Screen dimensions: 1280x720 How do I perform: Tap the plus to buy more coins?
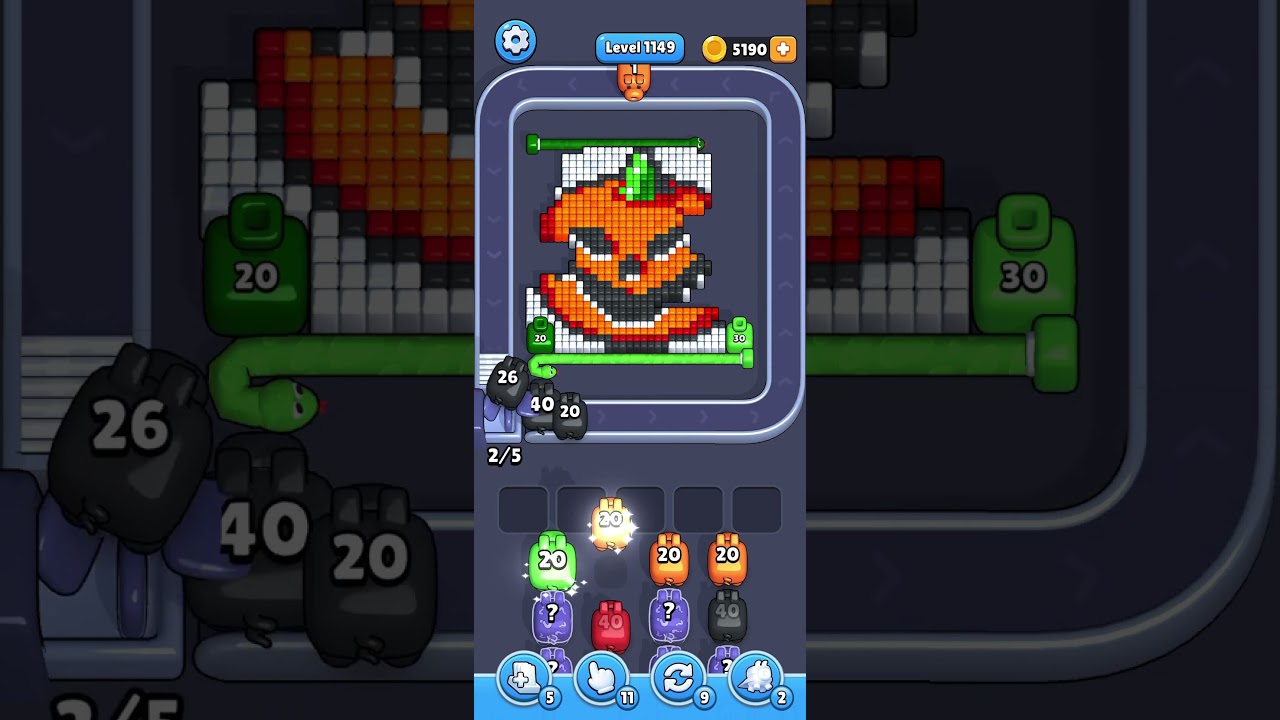[x=784, y=48]
